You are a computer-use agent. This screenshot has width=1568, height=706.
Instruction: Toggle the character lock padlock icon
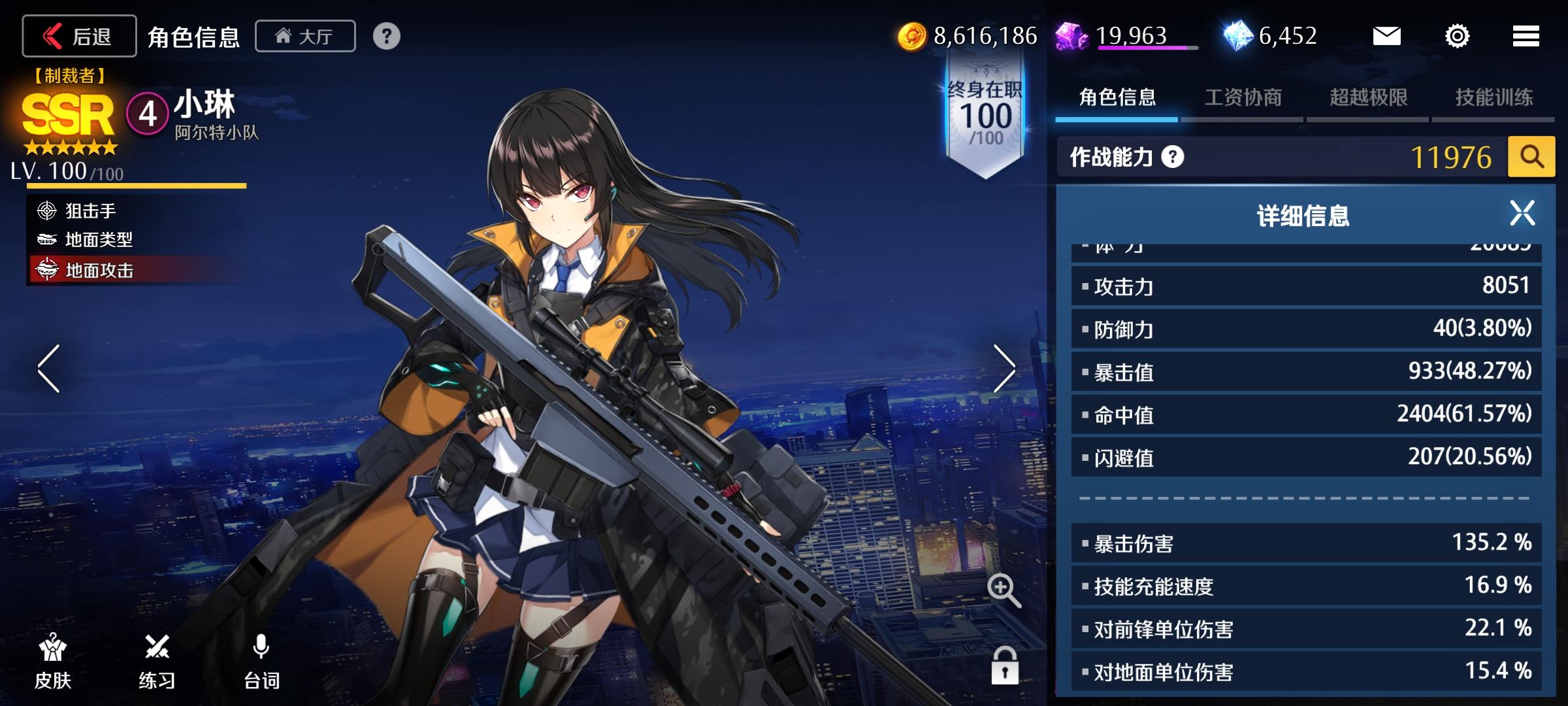pos(1004,666)
